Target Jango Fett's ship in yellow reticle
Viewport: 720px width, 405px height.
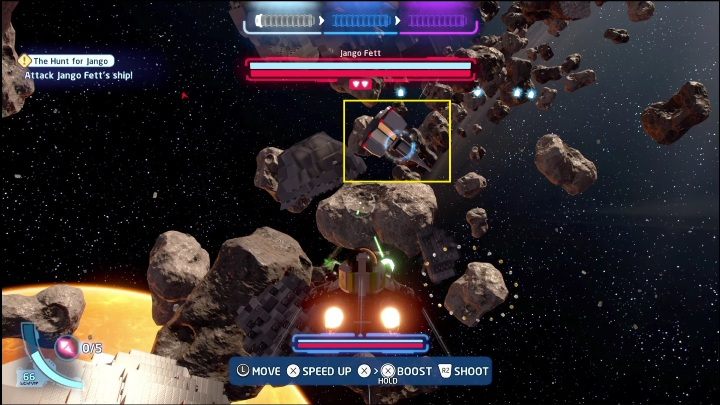[397, 141]
